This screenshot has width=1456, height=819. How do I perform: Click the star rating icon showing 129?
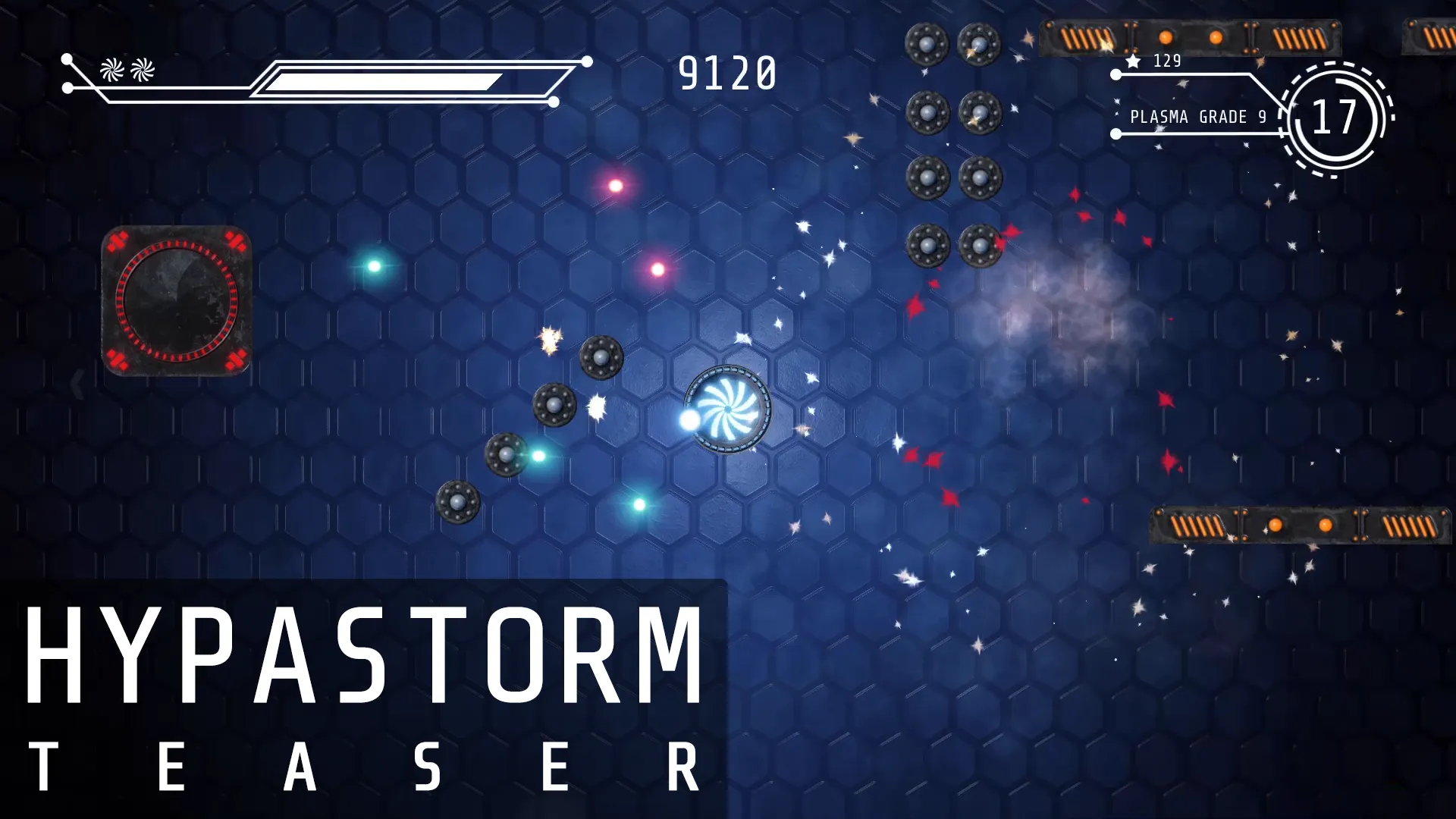pyautogui.click(x=1131, y=62)
